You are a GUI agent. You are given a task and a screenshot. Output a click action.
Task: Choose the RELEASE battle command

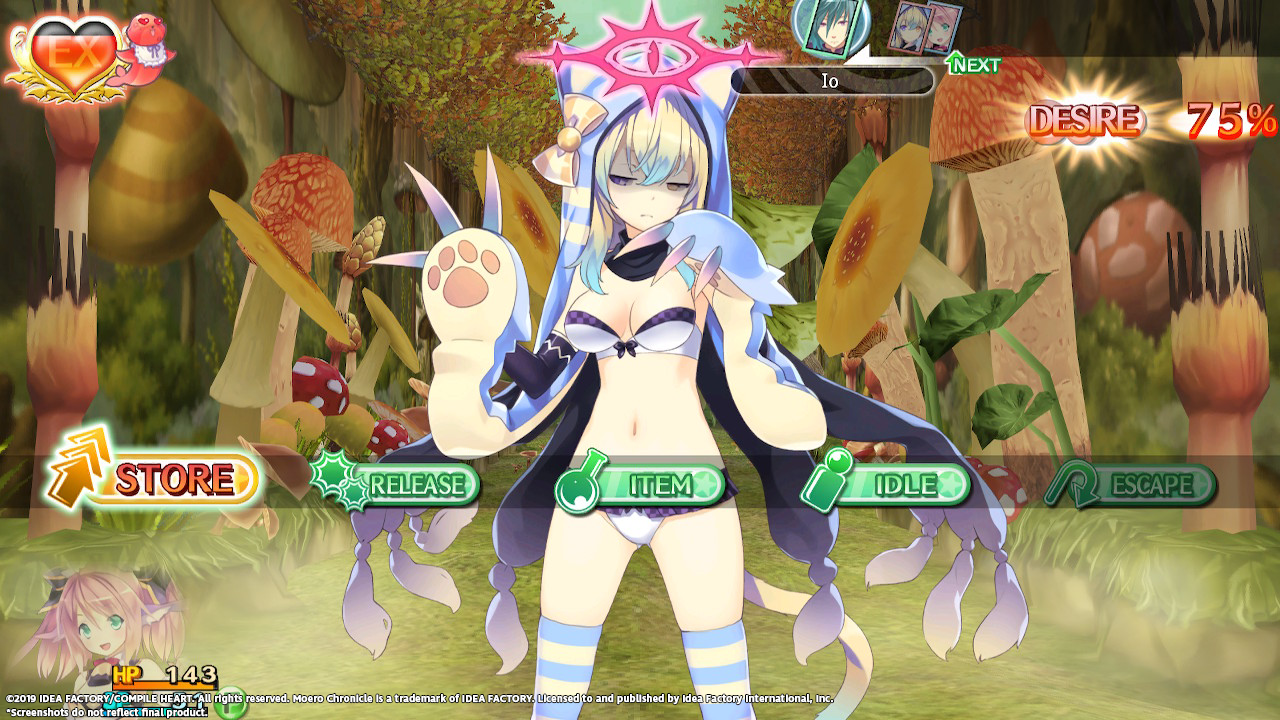click(400, 485)
